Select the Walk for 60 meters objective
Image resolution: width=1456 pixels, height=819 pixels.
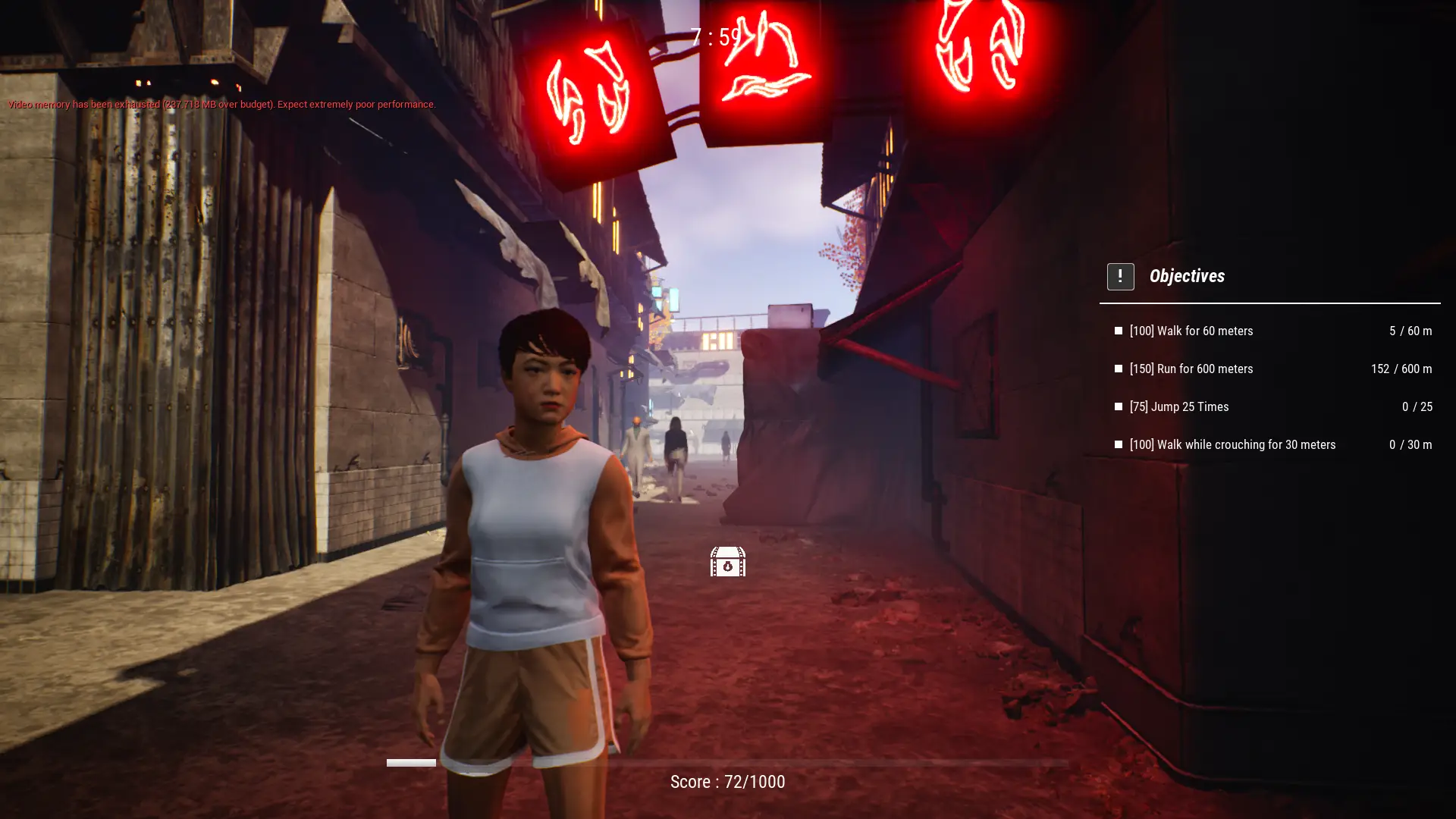(x=1191, y=331)
